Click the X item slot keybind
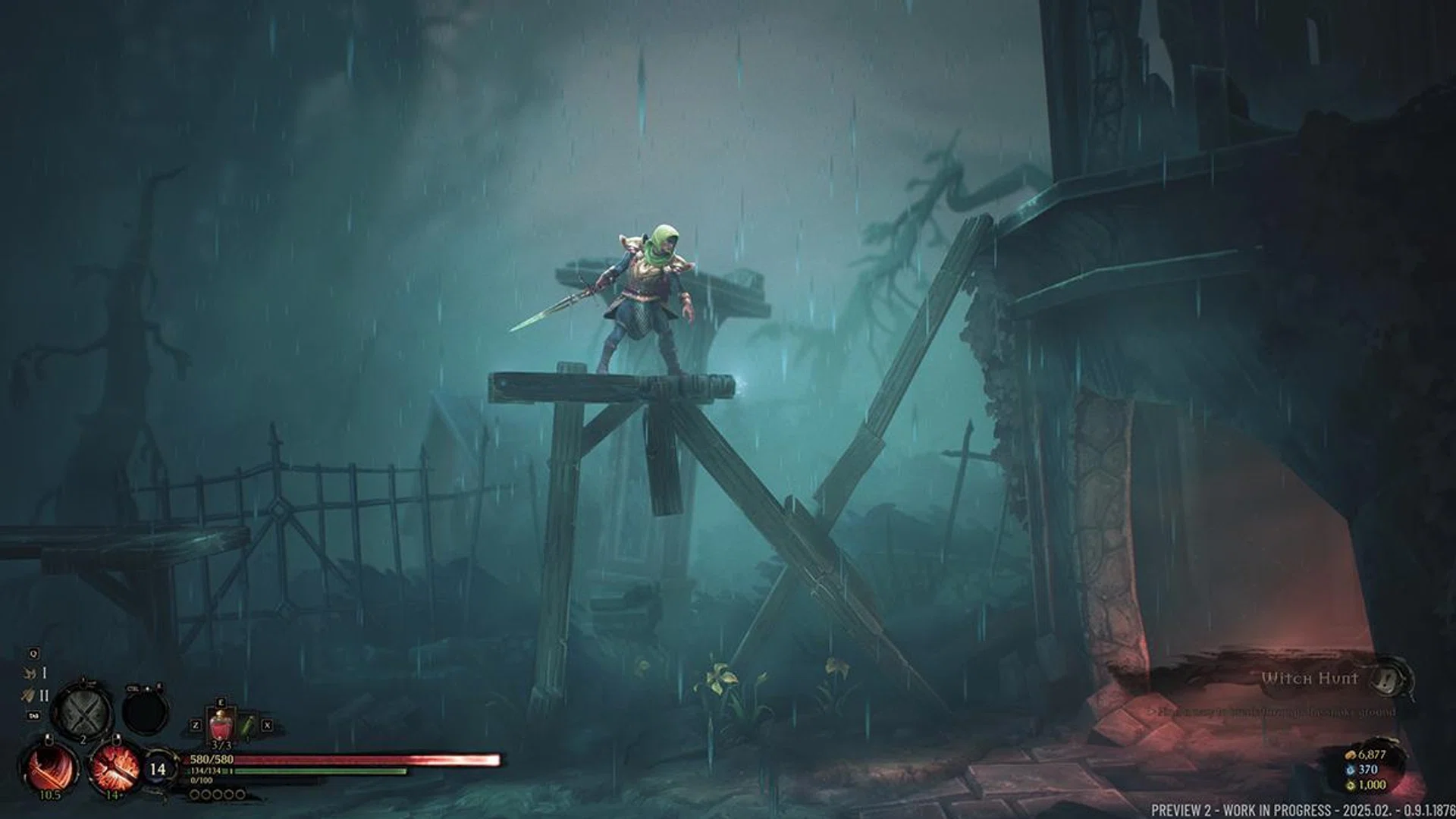The image size is (1456, 819). (x=266, y=725)
